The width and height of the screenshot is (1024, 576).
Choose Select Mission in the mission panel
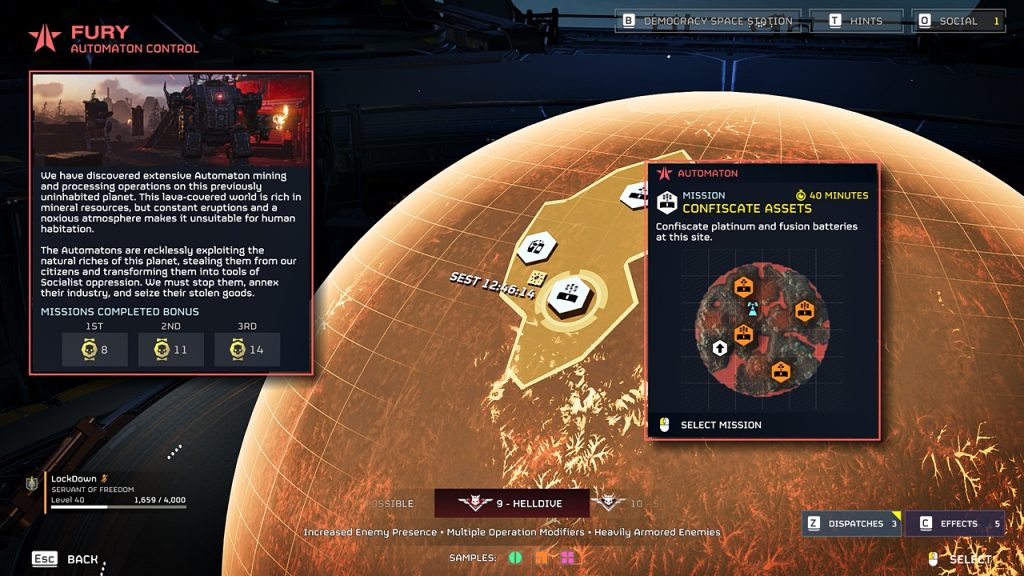pyautogui.click(x=720, y=425)
